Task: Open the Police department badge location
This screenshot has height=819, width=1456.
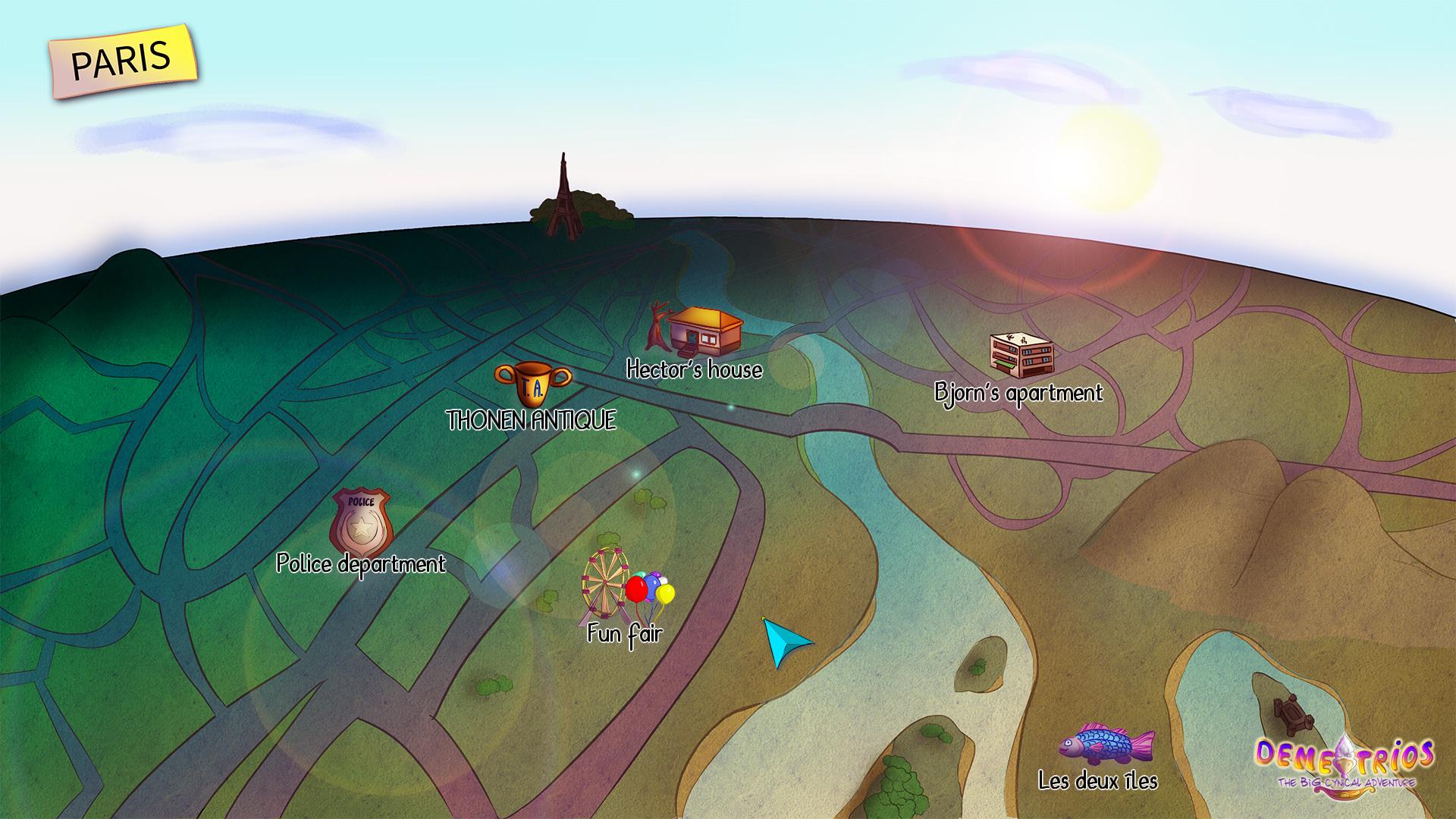Action: click(x=361, y=522)
